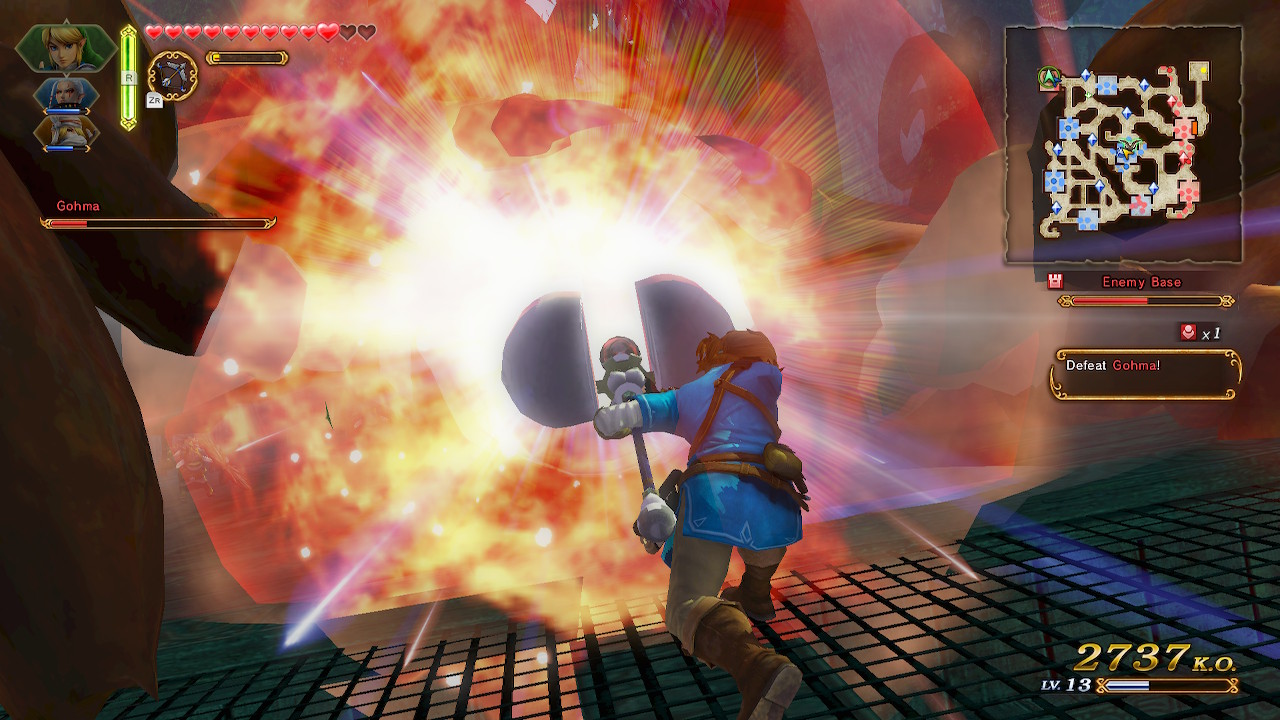Open the battlefield minimap
This screenshot has height=720, width=1280.
[x=1123, y=145]
